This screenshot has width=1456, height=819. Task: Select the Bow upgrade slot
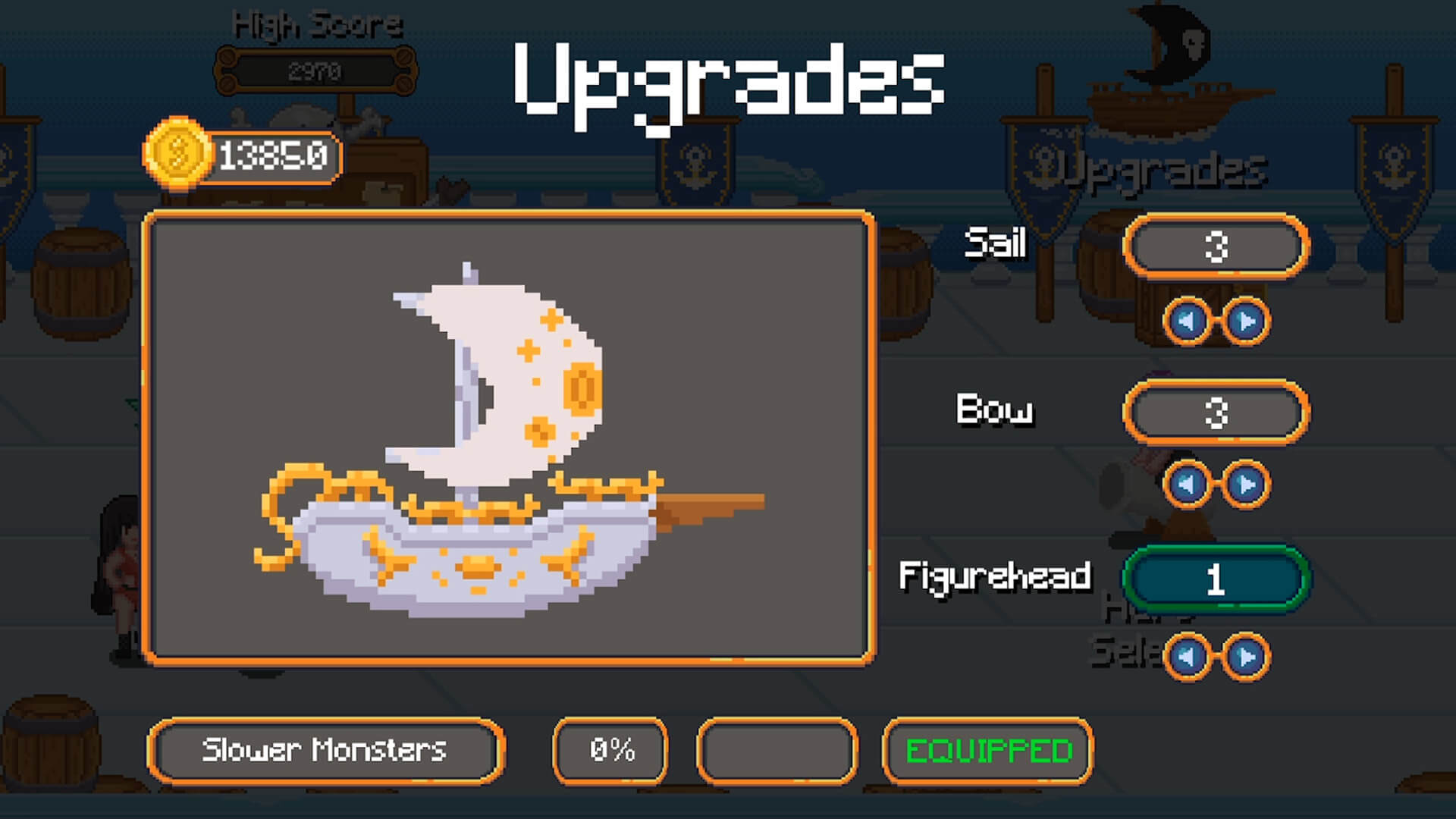pos(1216,413)
